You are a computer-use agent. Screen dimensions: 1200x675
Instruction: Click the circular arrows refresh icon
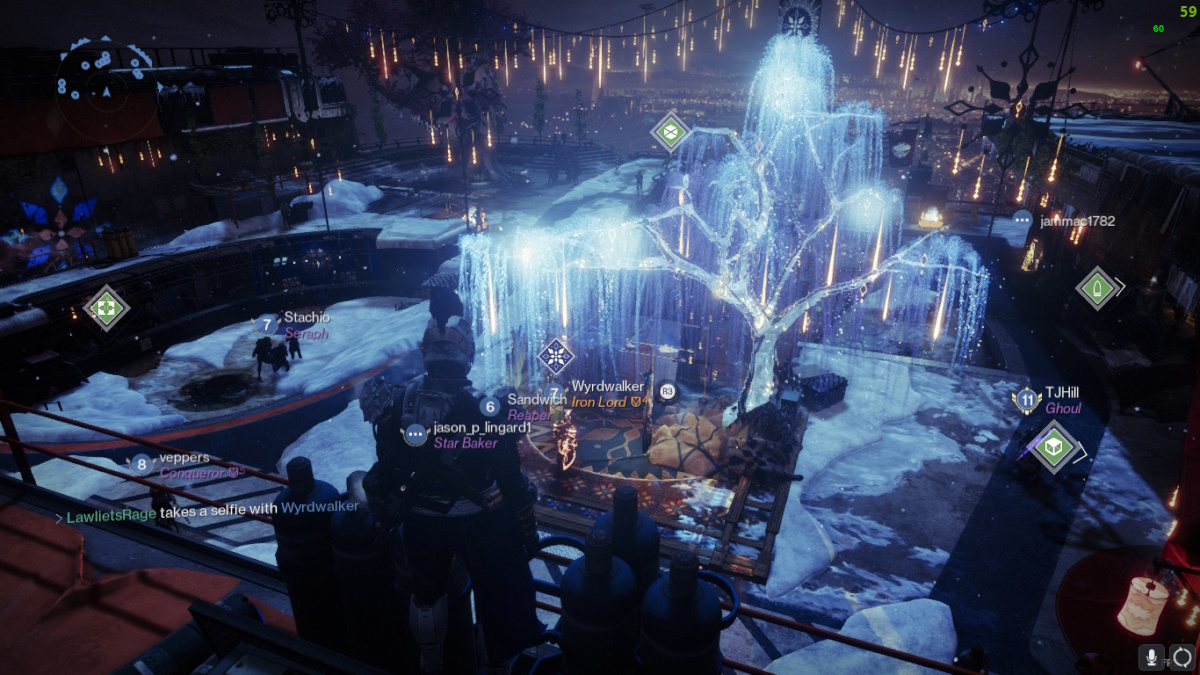[x=1182, y=657]
